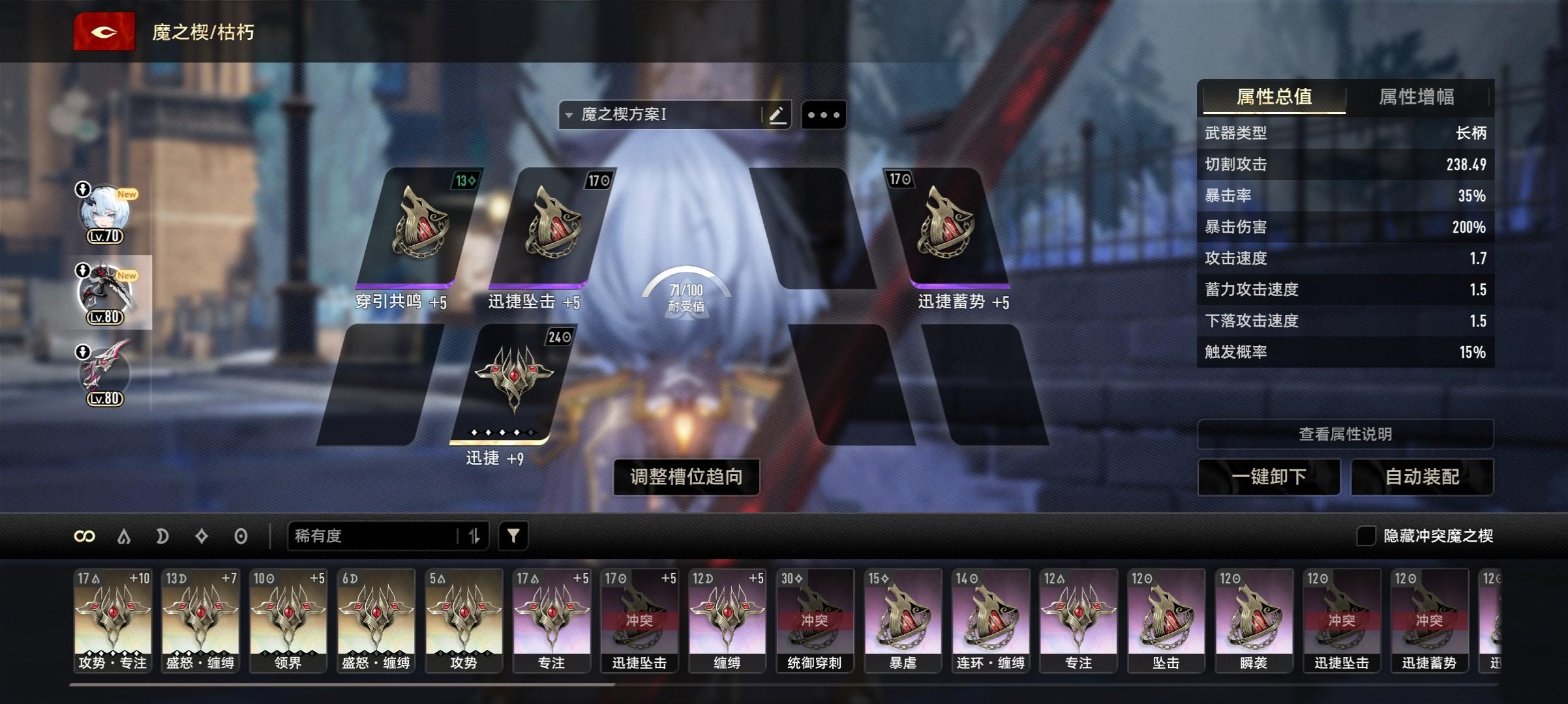Select the equipped 穿引共鸣 +5 wedge
This screenshot has height=704, width=1568.
point(417,228)
